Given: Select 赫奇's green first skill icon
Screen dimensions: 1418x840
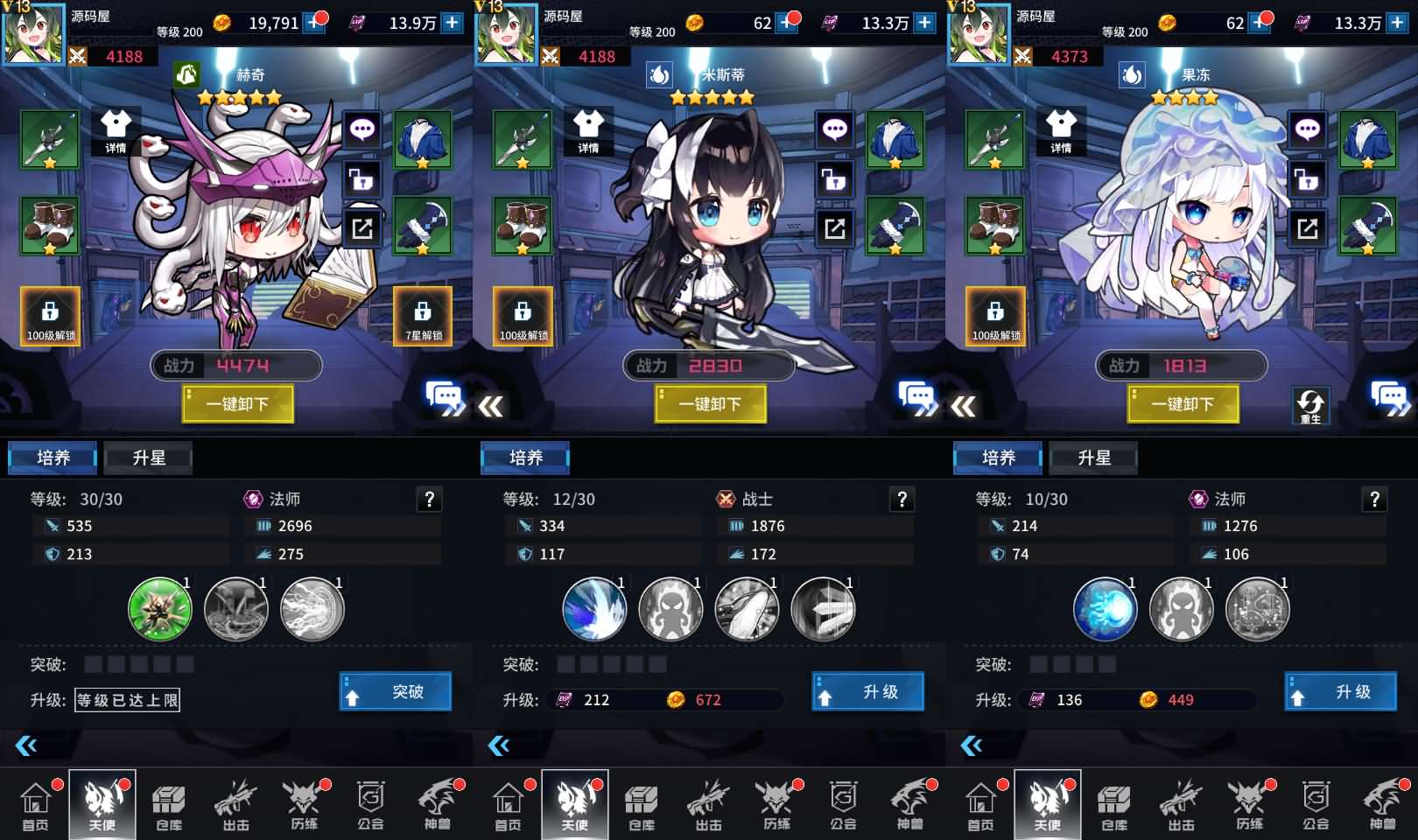Looking at the screenshot, I should [x=159, y=609].
